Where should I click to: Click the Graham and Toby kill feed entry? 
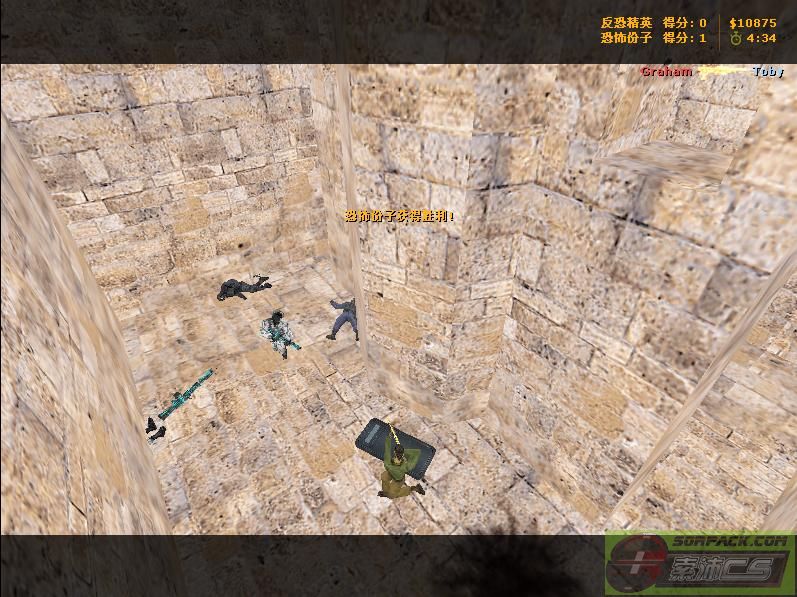(711, 72)
